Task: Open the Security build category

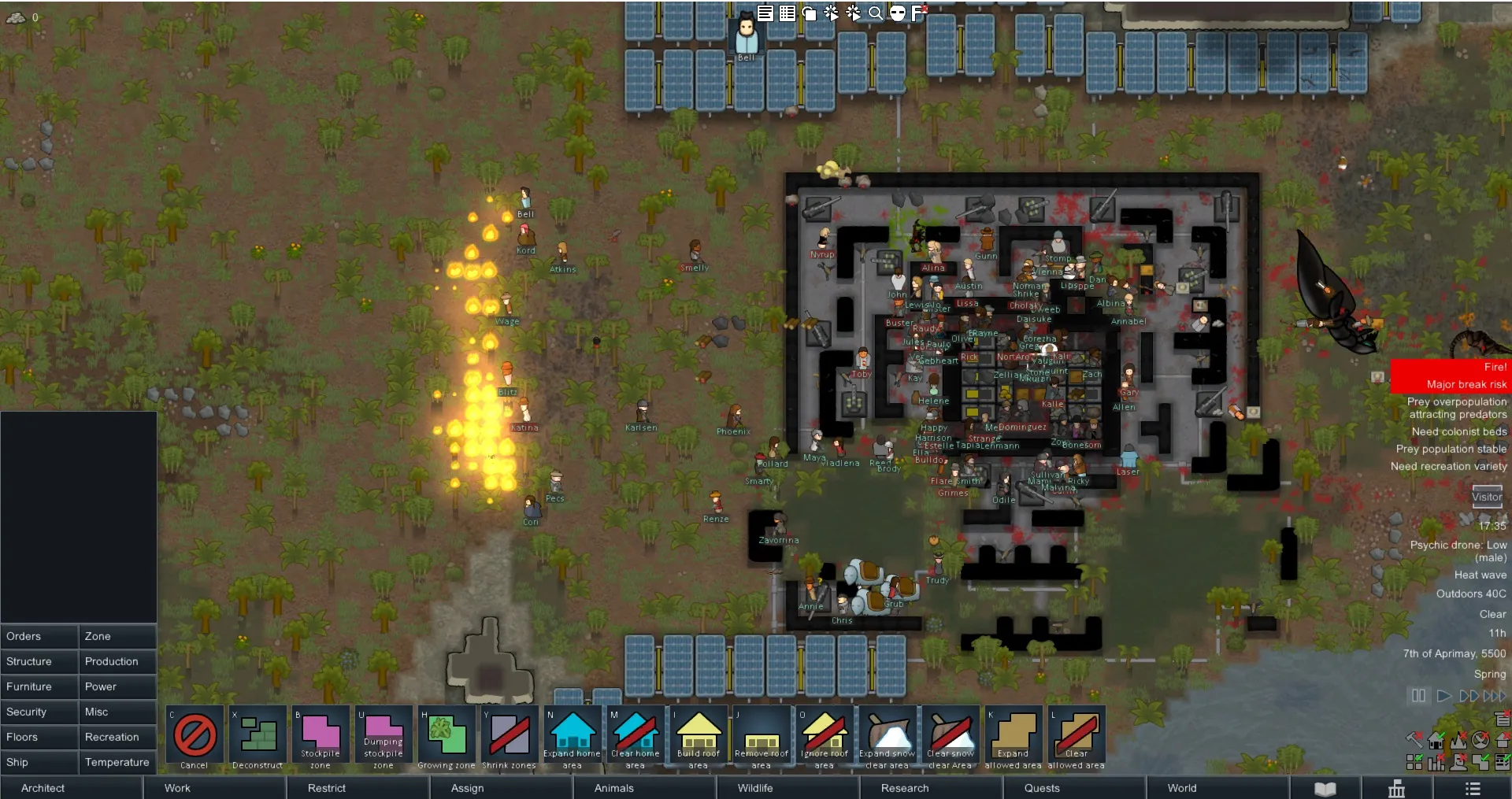Action: 39,712
